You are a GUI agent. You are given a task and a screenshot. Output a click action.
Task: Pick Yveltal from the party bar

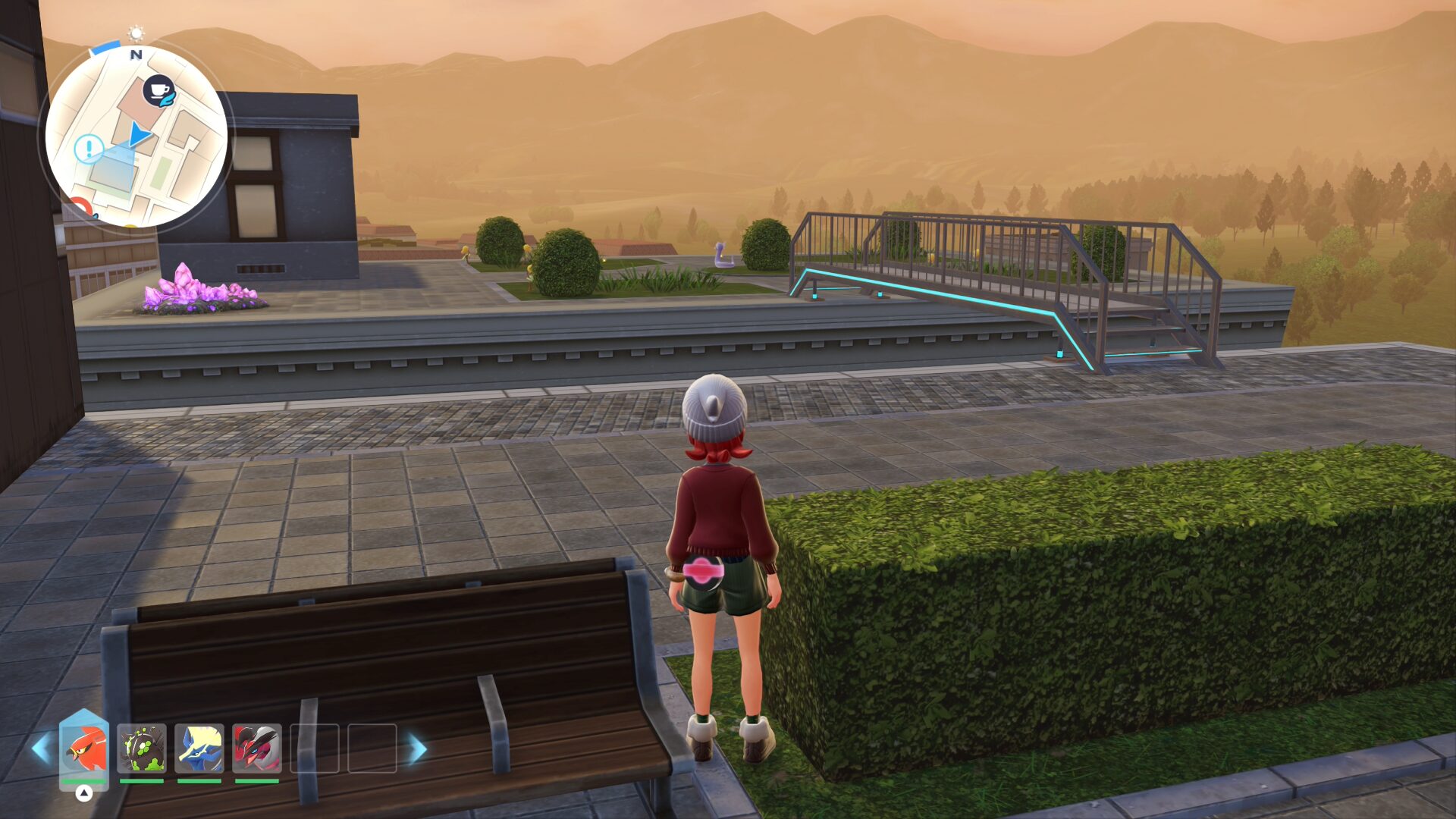[257, 748]
